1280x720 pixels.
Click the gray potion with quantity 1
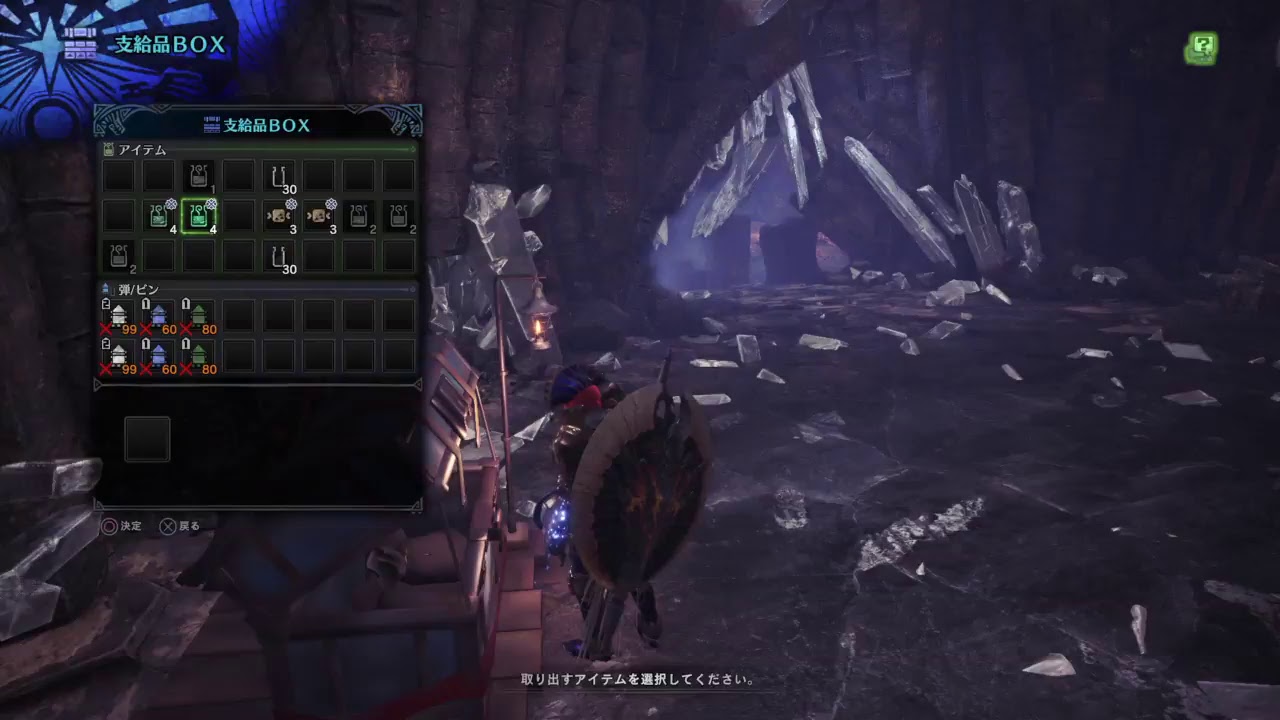tap(198, 175)
